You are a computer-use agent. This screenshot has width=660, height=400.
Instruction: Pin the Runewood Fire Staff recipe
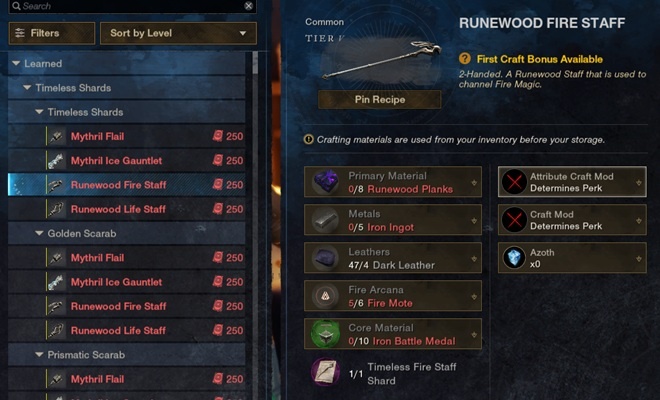pos(379,100)
